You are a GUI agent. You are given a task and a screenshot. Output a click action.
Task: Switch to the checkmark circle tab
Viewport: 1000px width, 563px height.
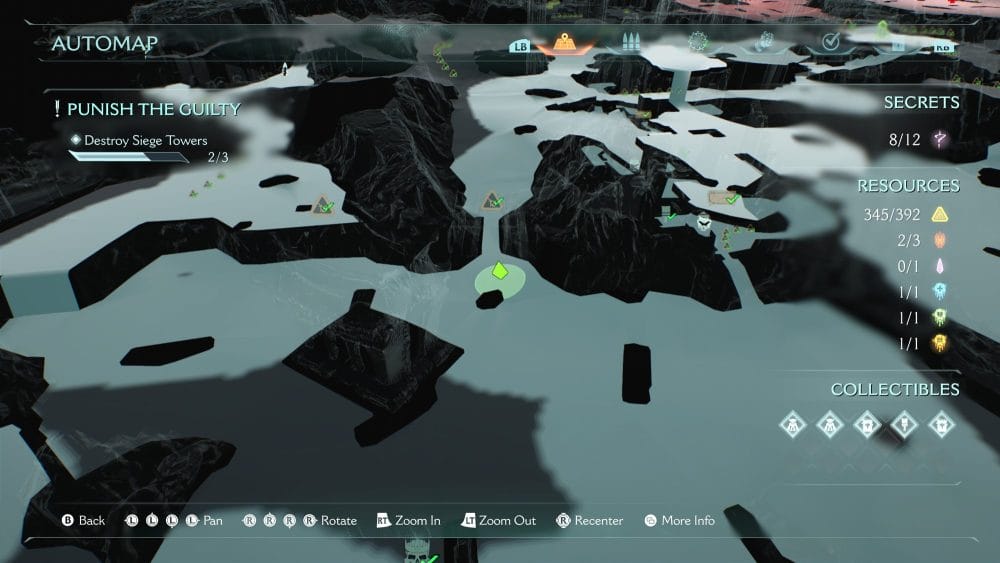(830, 42)
